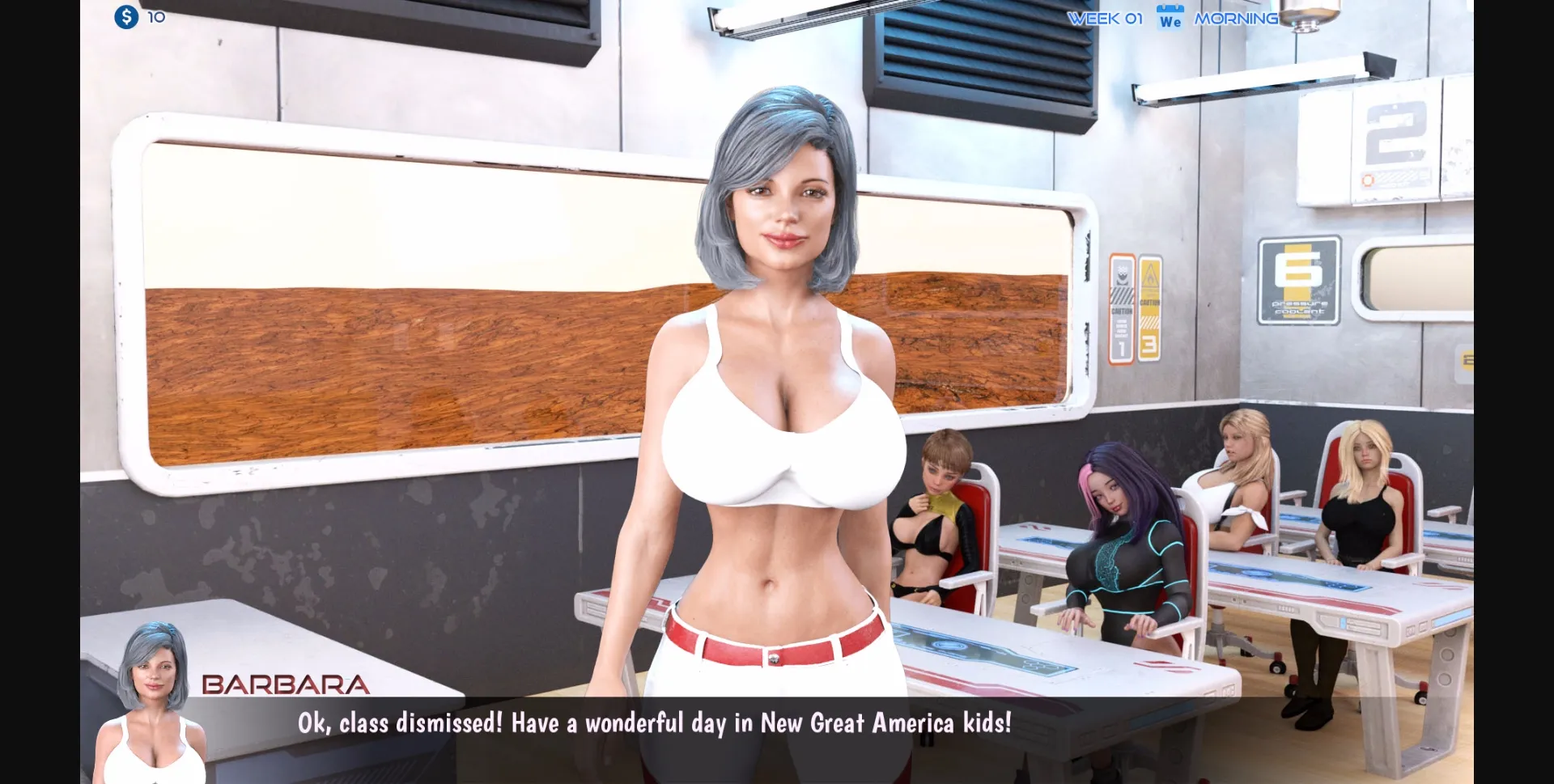
Task: Click the blue dollar currency icon
Action: [126, 16]
